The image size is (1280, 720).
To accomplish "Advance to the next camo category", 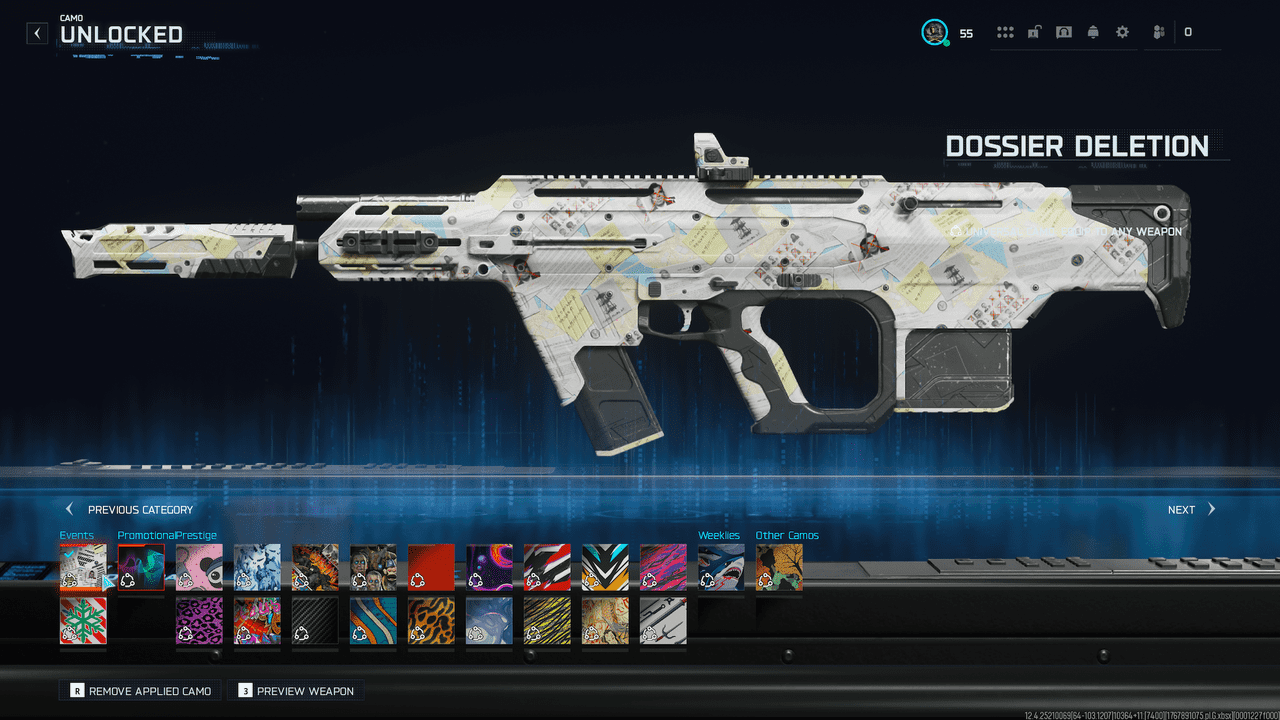I will pyautogui.click(x=1191, y=509).
